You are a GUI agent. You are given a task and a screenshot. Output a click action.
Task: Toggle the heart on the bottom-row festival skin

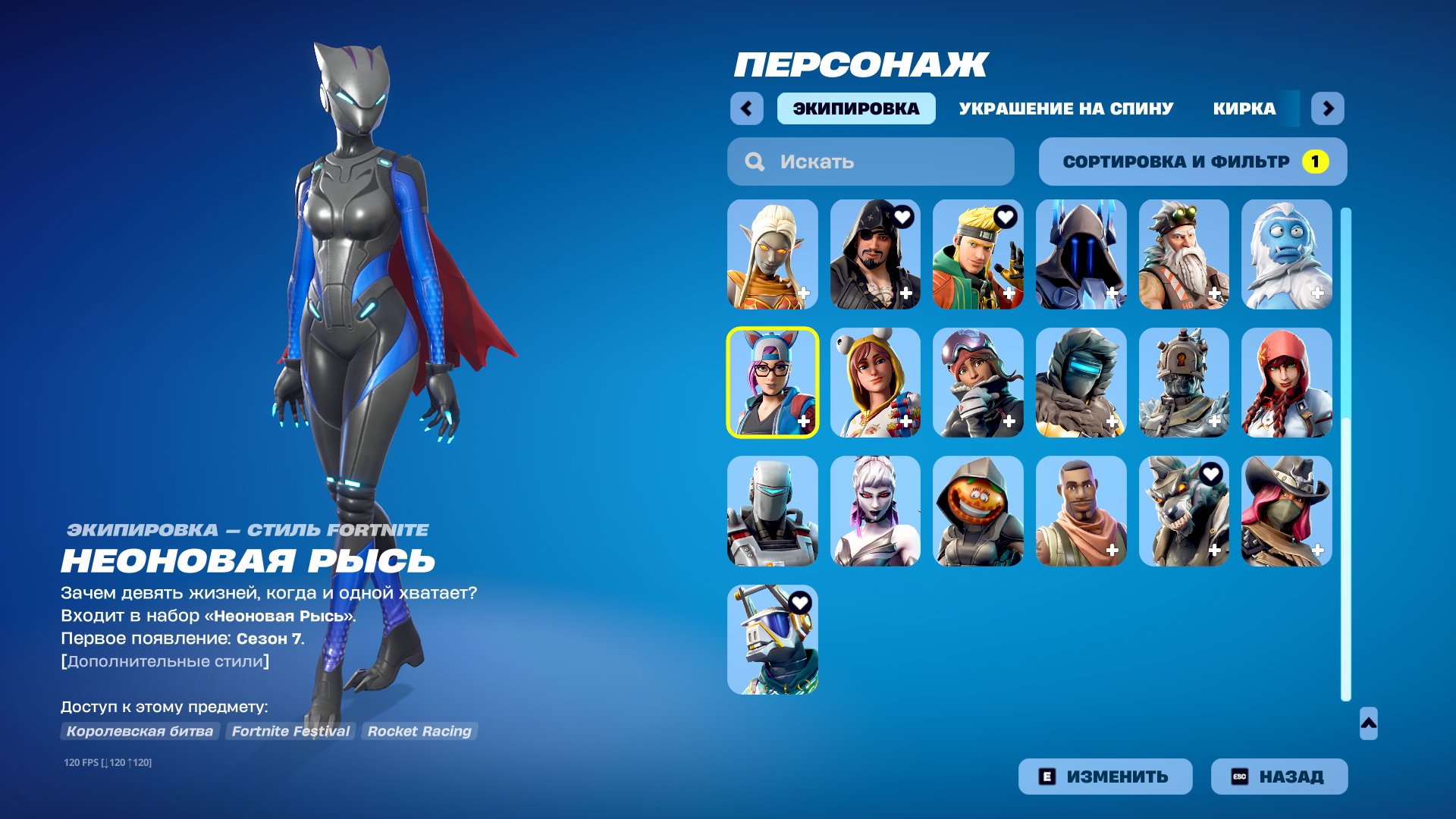click(801, 601)
